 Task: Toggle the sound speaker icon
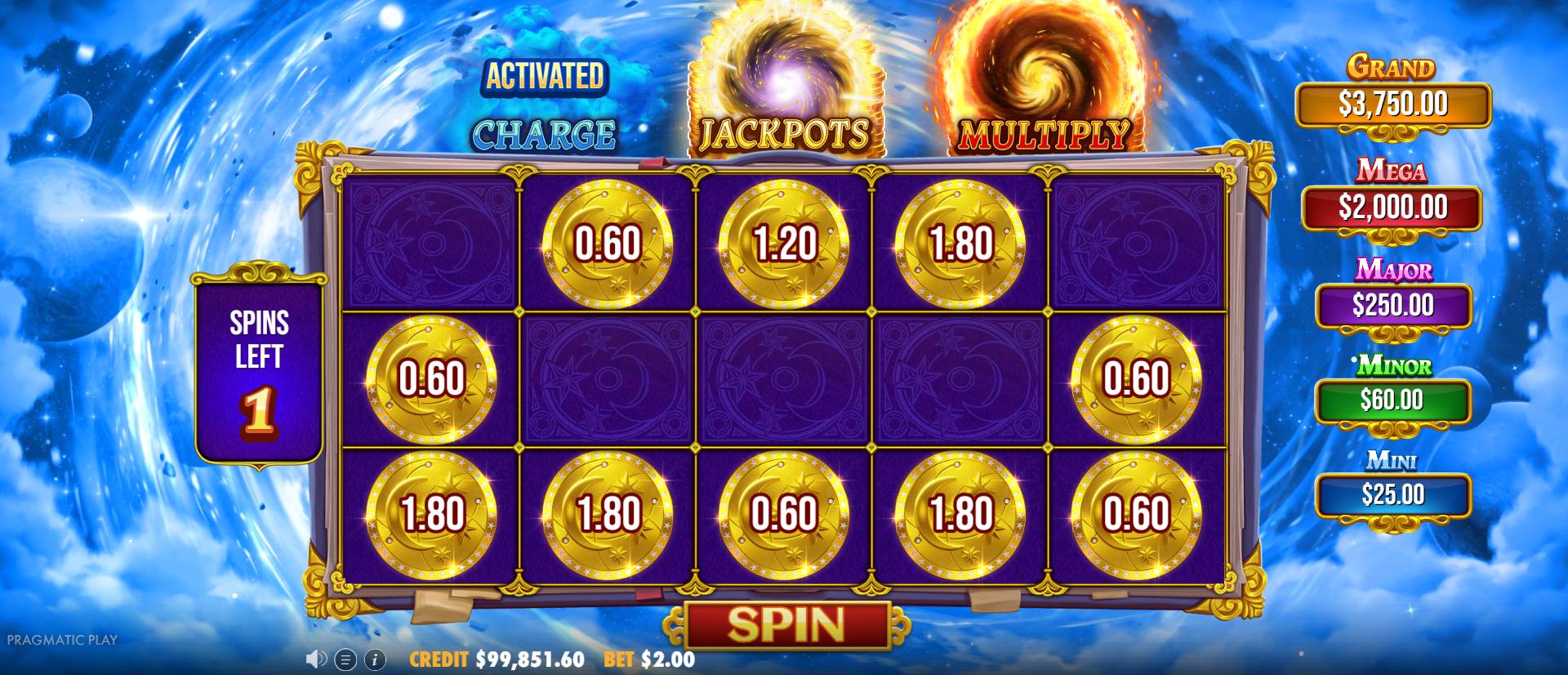316,659
